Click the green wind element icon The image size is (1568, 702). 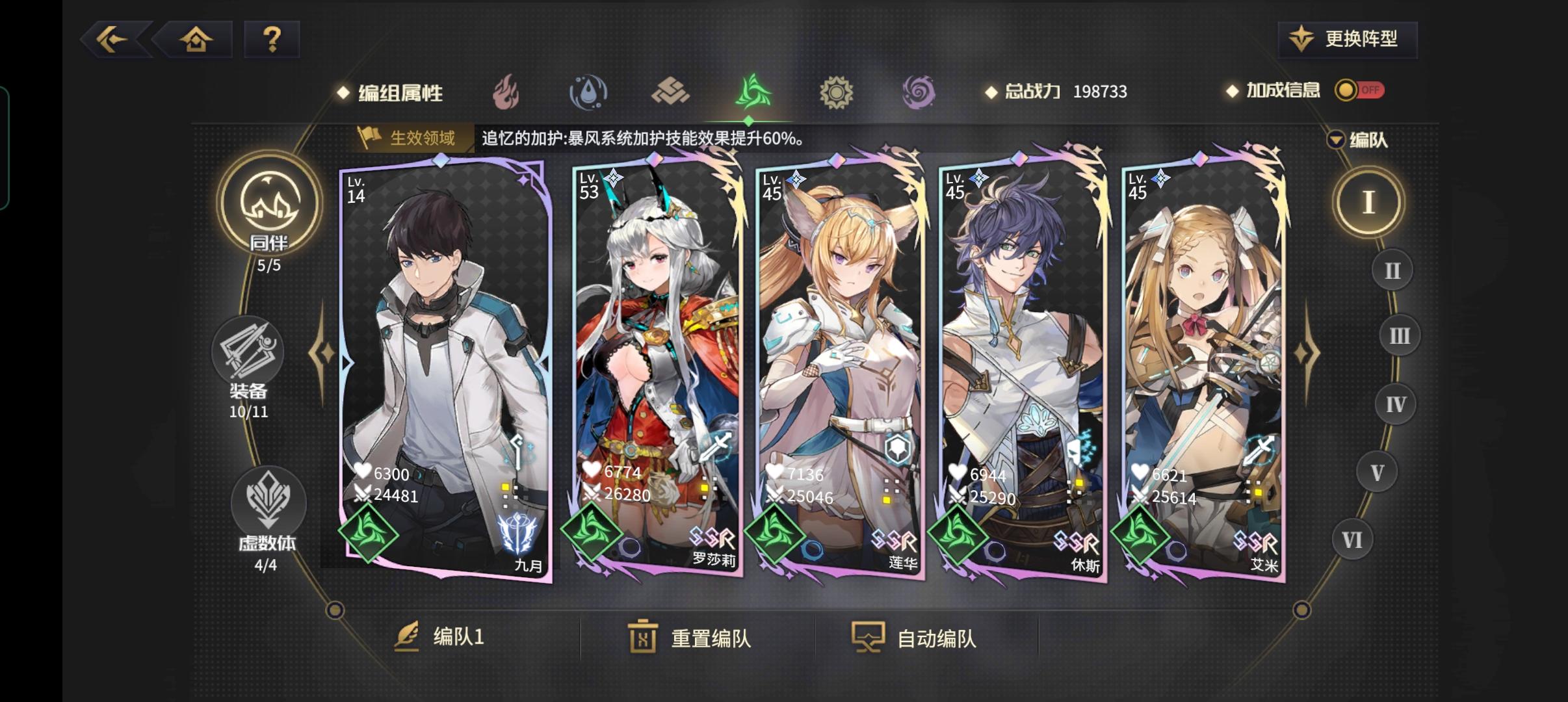pos(753,92)
